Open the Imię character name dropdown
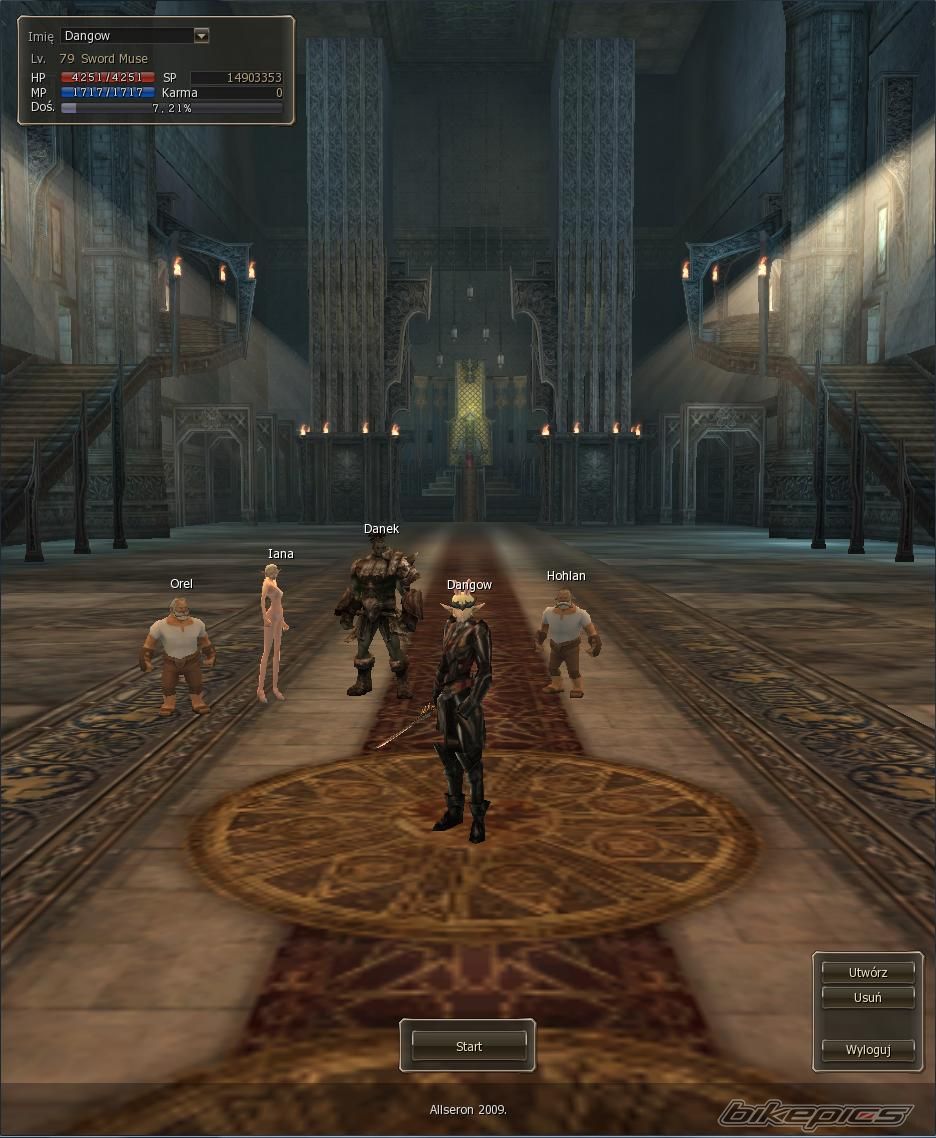Screen dimensions: 936x1138 [x=201, y=36]
